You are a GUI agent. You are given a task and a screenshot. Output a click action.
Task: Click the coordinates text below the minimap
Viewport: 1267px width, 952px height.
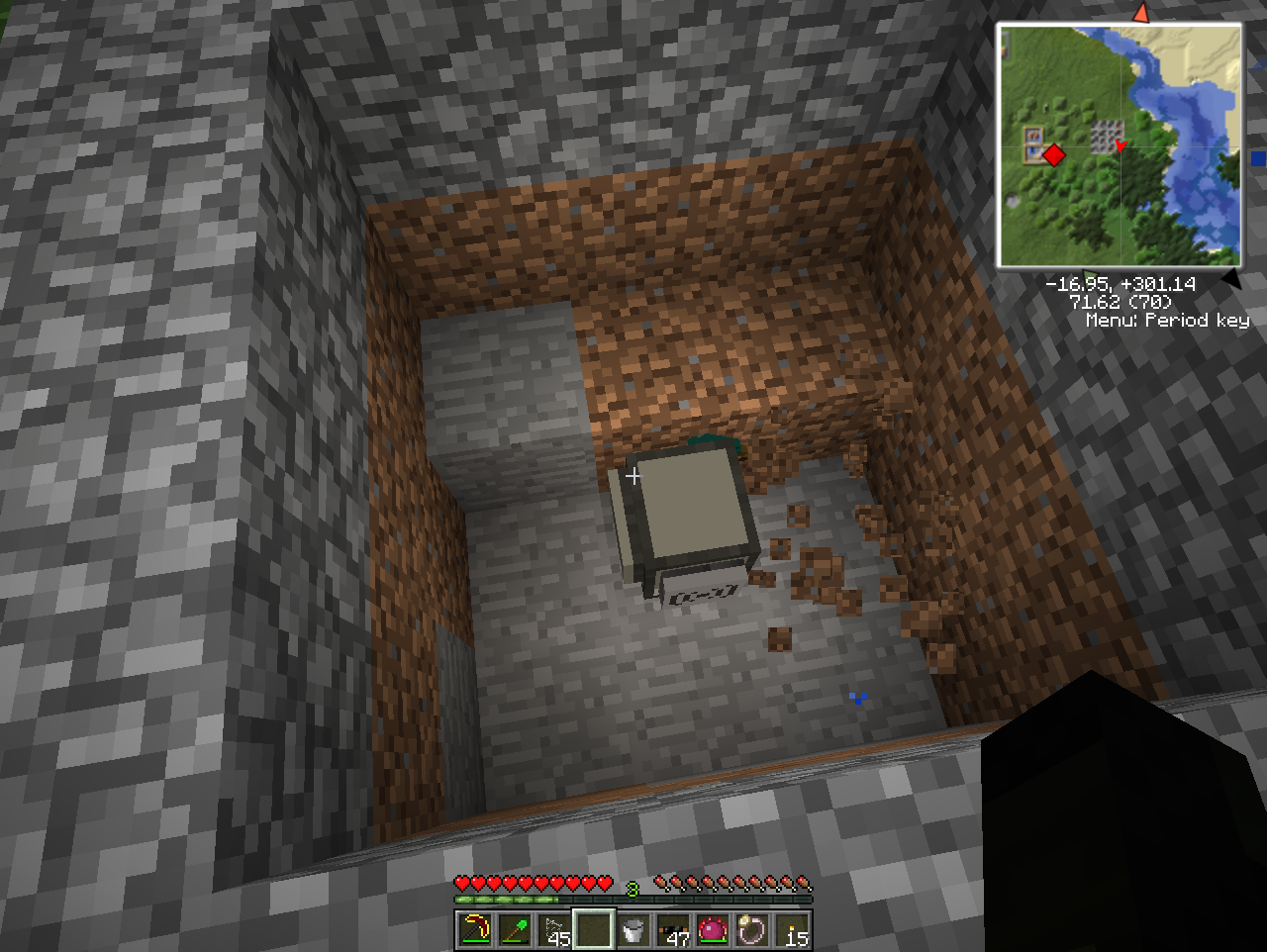[x=1123, y=283]
